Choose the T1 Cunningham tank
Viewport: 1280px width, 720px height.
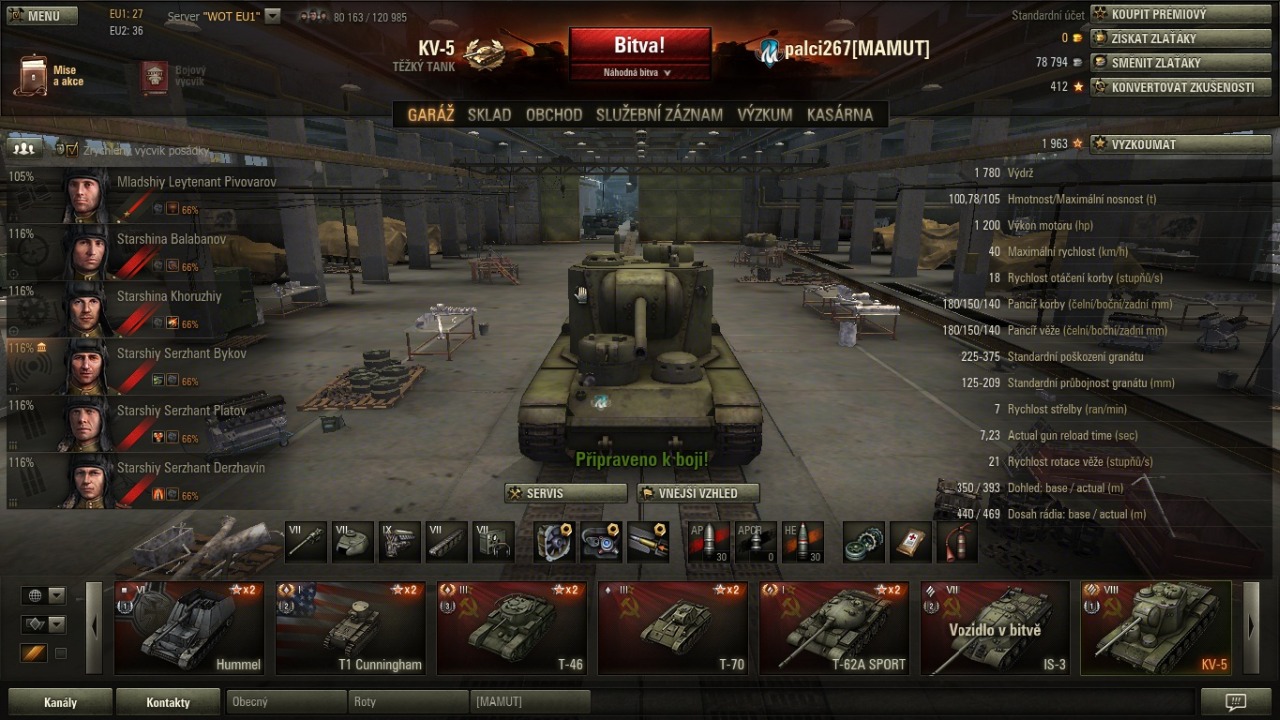click(x=350, y=628)
